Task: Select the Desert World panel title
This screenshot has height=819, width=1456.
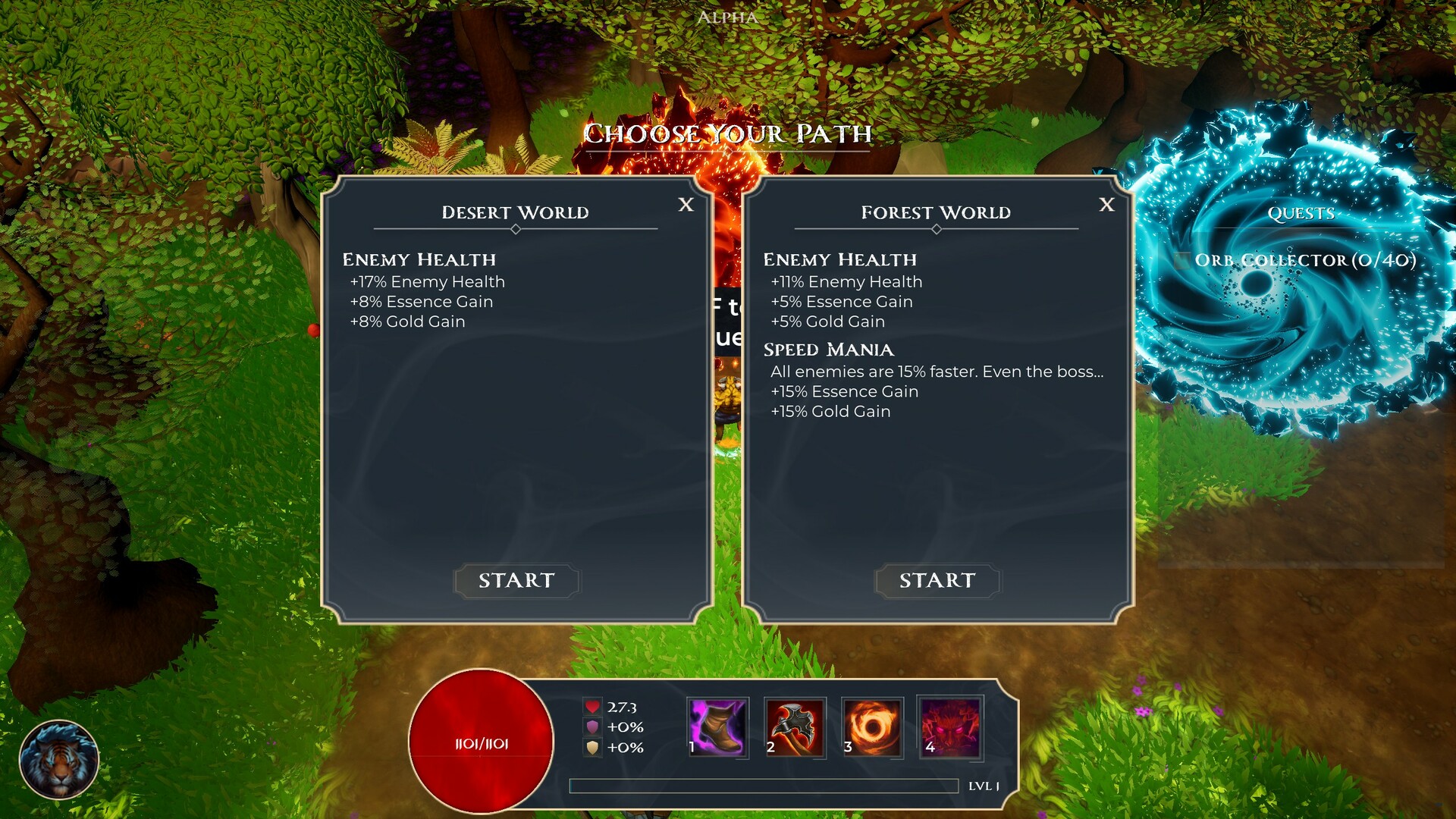Action: pos(516,212)
